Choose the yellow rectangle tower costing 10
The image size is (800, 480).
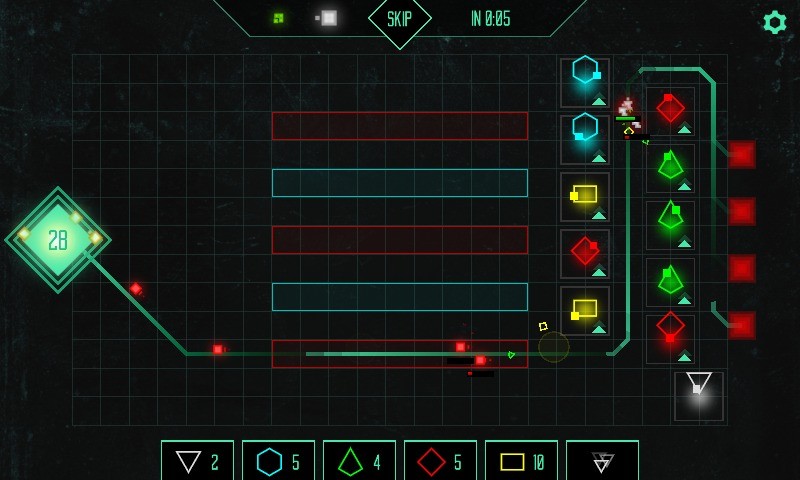pyautogui.click(x=521, y=461)
